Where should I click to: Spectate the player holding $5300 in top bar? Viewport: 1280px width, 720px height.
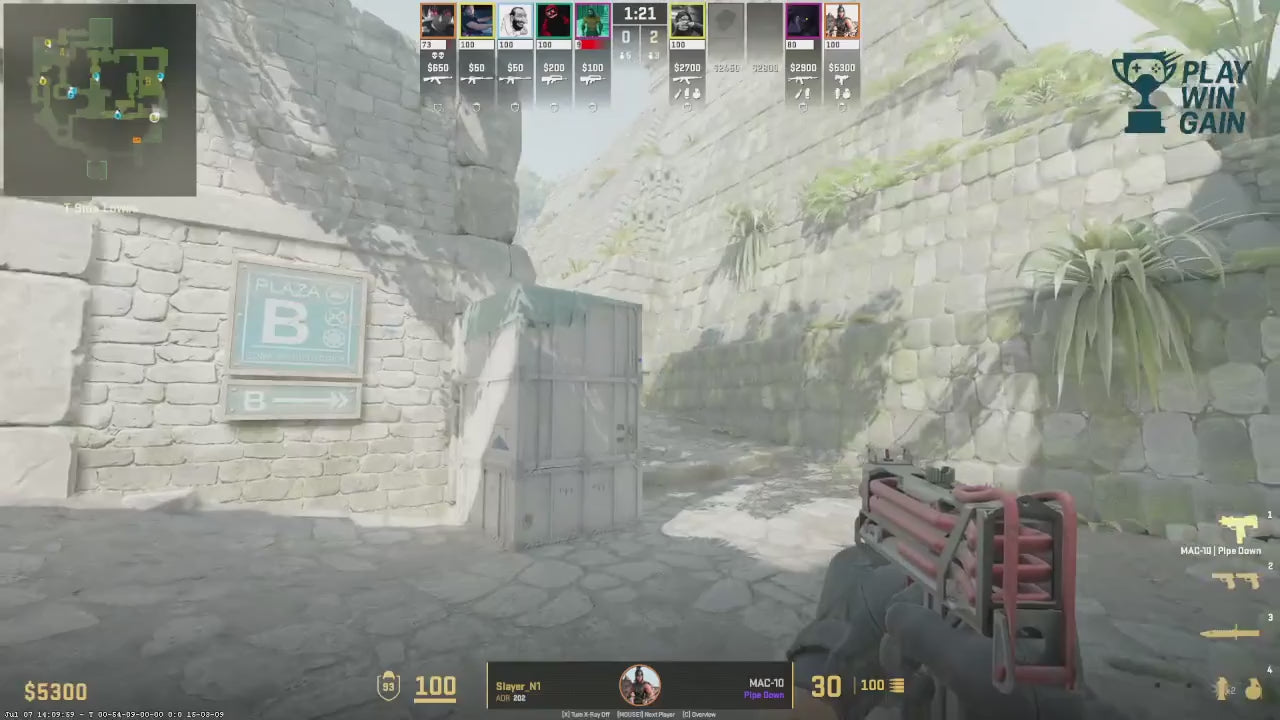click(841, 21)
